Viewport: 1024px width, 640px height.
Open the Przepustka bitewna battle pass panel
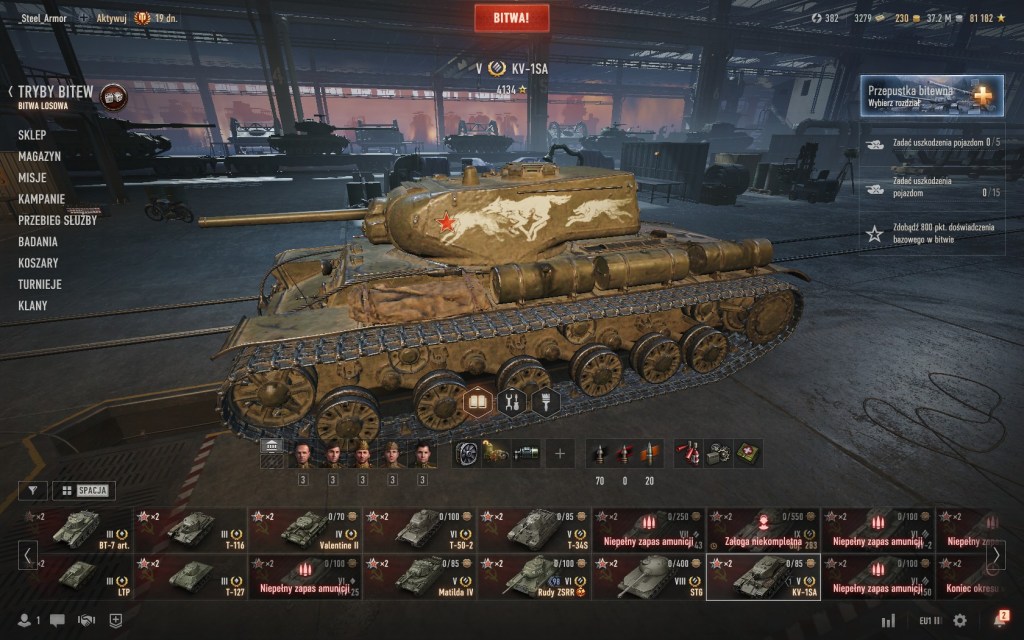pos(918,97)
